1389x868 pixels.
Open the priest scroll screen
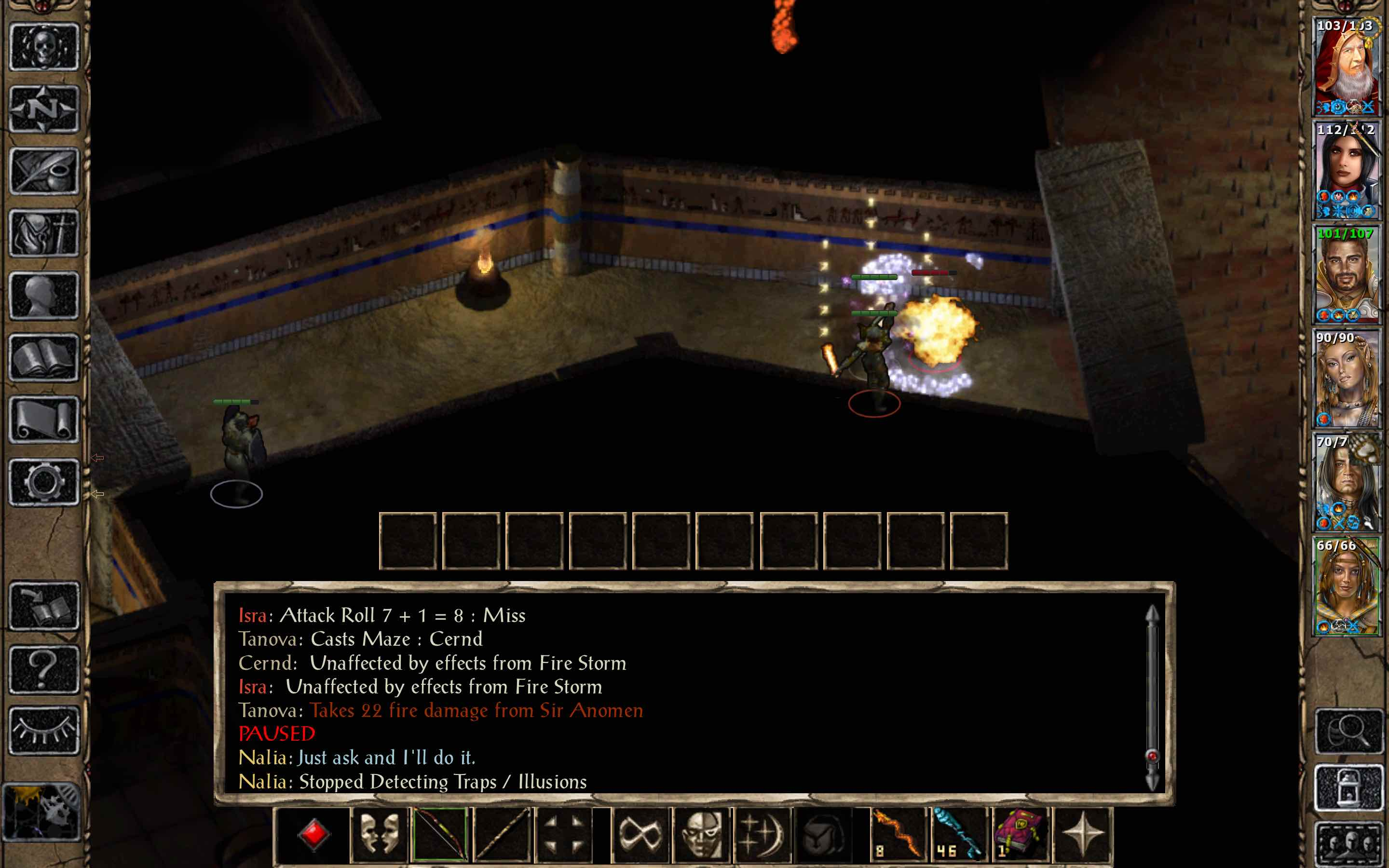tap(44, 420)
